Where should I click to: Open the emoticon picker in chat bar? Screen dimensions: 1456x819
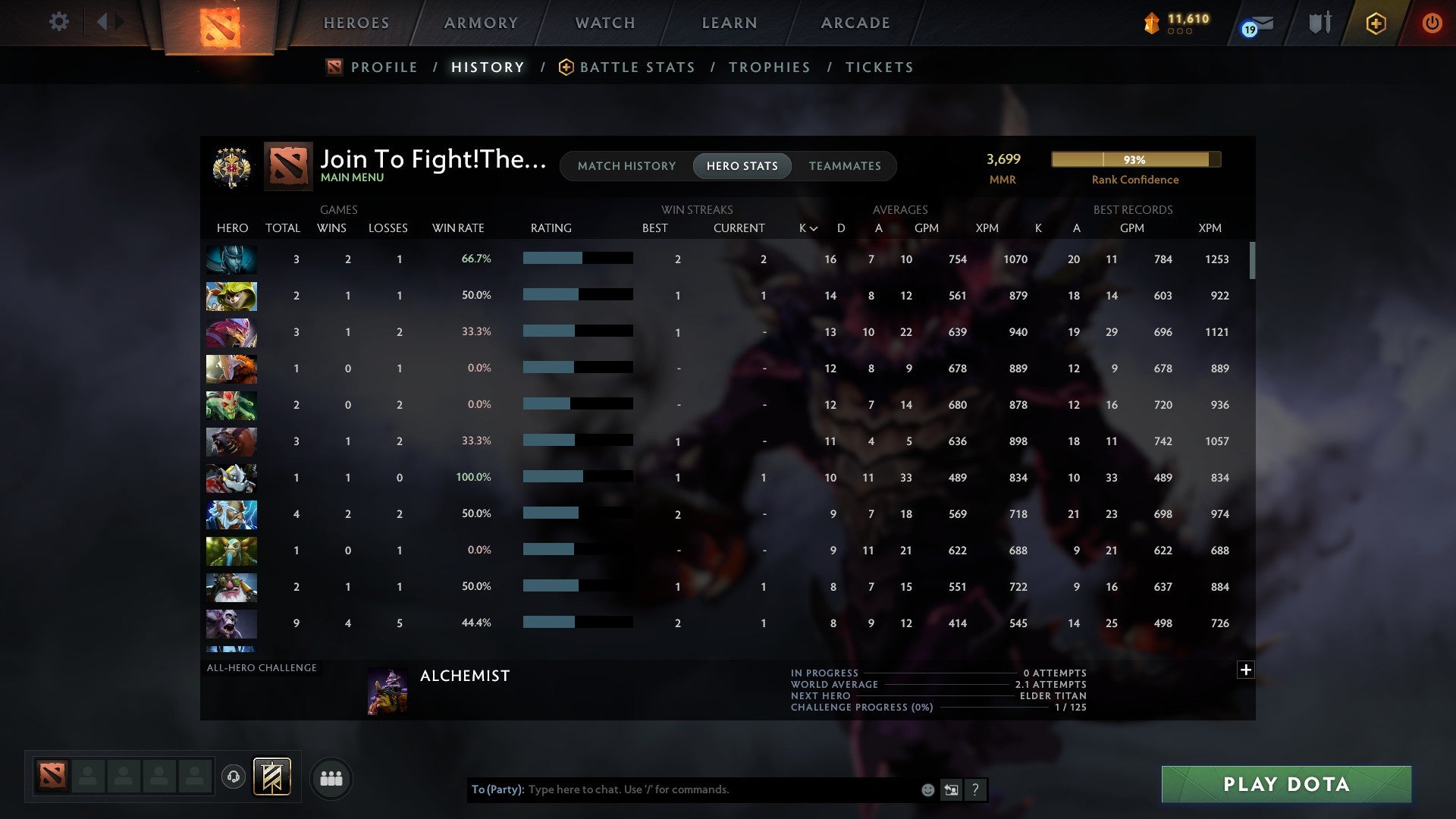[x=927, y=789]
